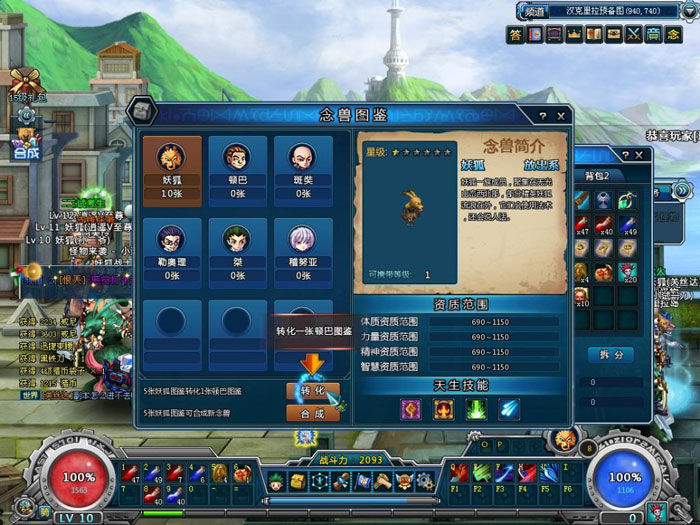The width and height of the screenshot is (700, 525).
Task: Choose the 斑类 beast card
Action: (x=303, y=166)
